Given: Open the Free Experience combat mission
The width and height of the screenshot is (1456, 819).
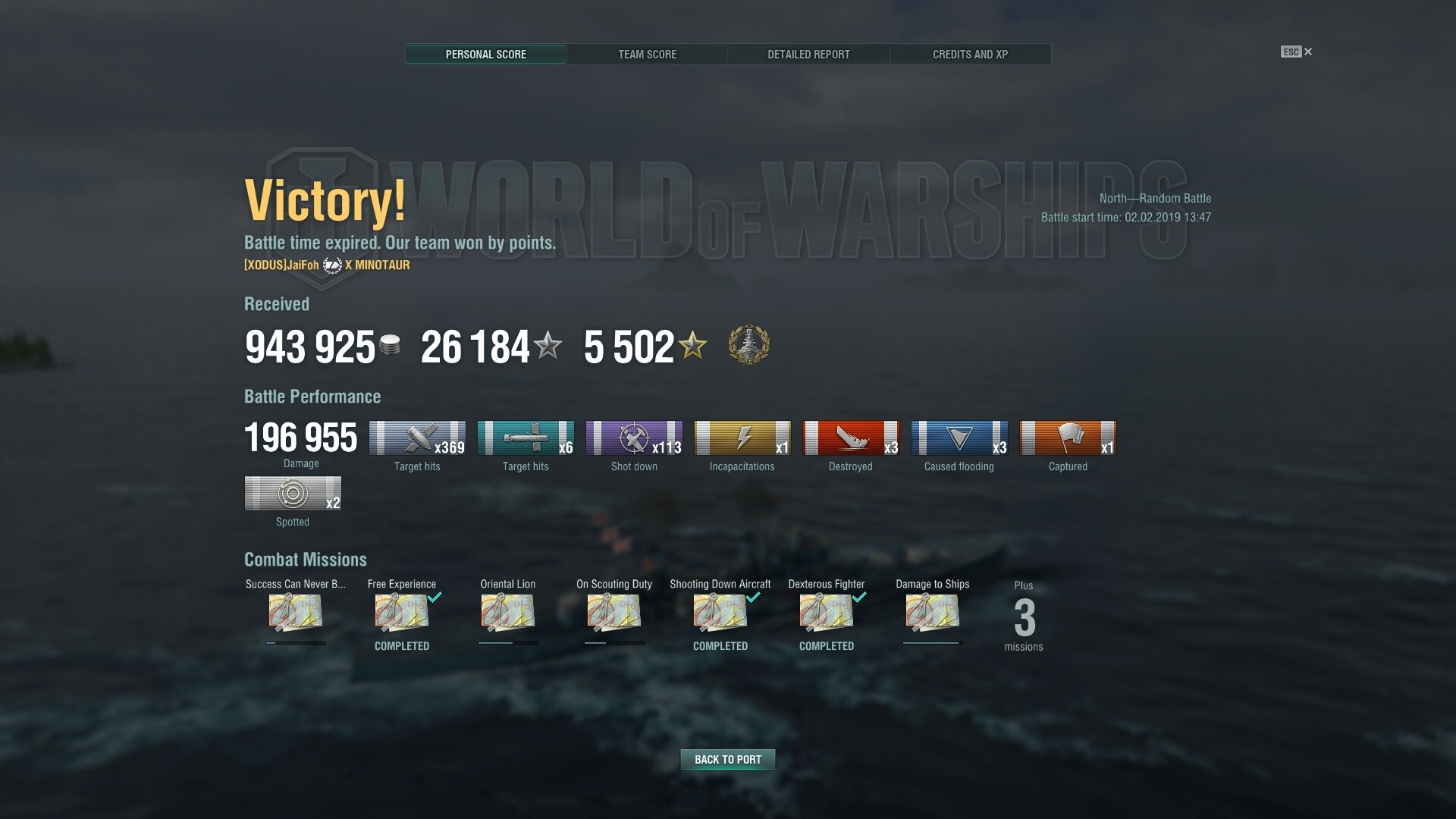Looking at the screenshot, I should click(402, 613).
